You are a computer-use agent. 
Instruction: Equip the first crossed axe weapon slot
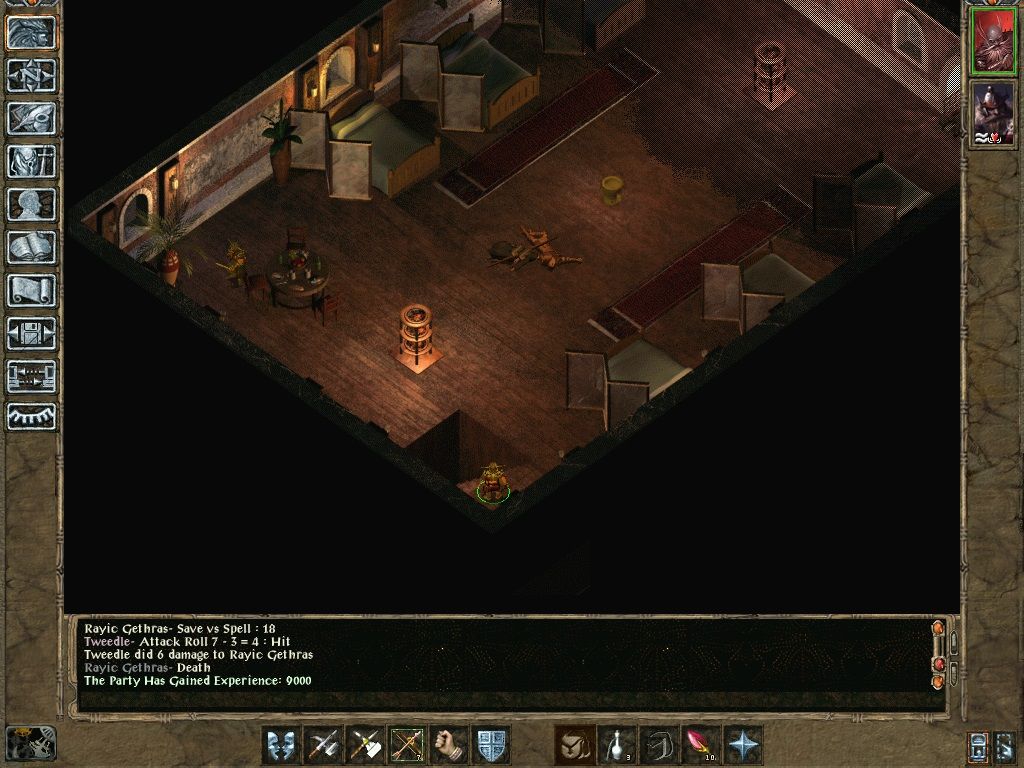(x=322, y=745)
